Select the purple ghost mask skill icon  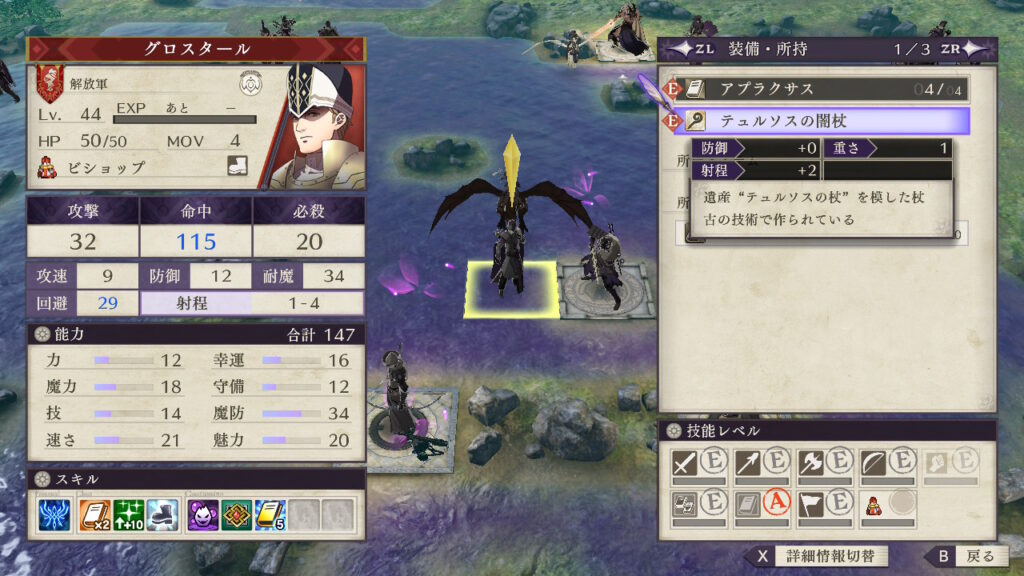204,516
